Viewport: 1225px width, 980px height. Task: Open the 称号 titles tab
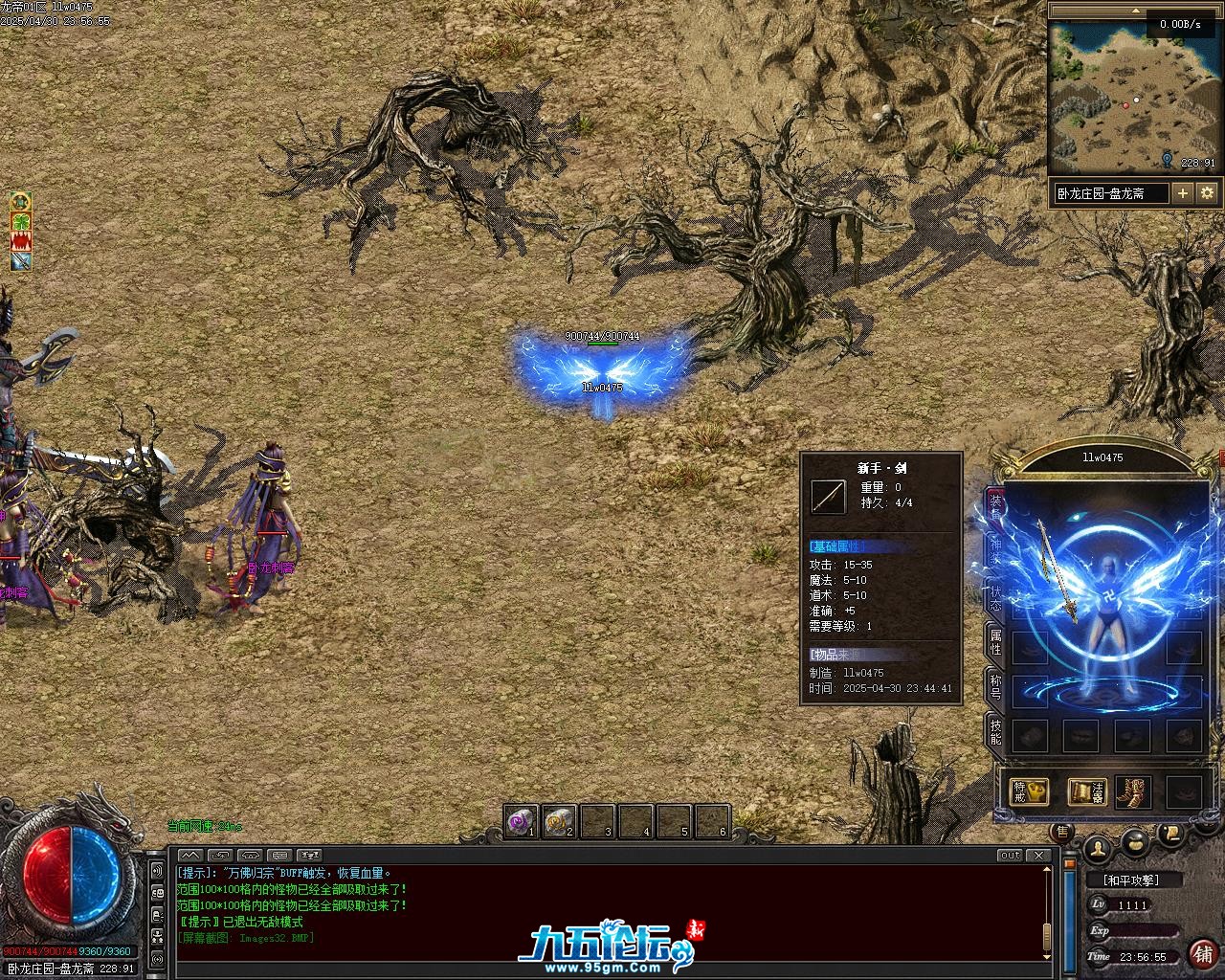pyautogui.click(x=995, y=687)
